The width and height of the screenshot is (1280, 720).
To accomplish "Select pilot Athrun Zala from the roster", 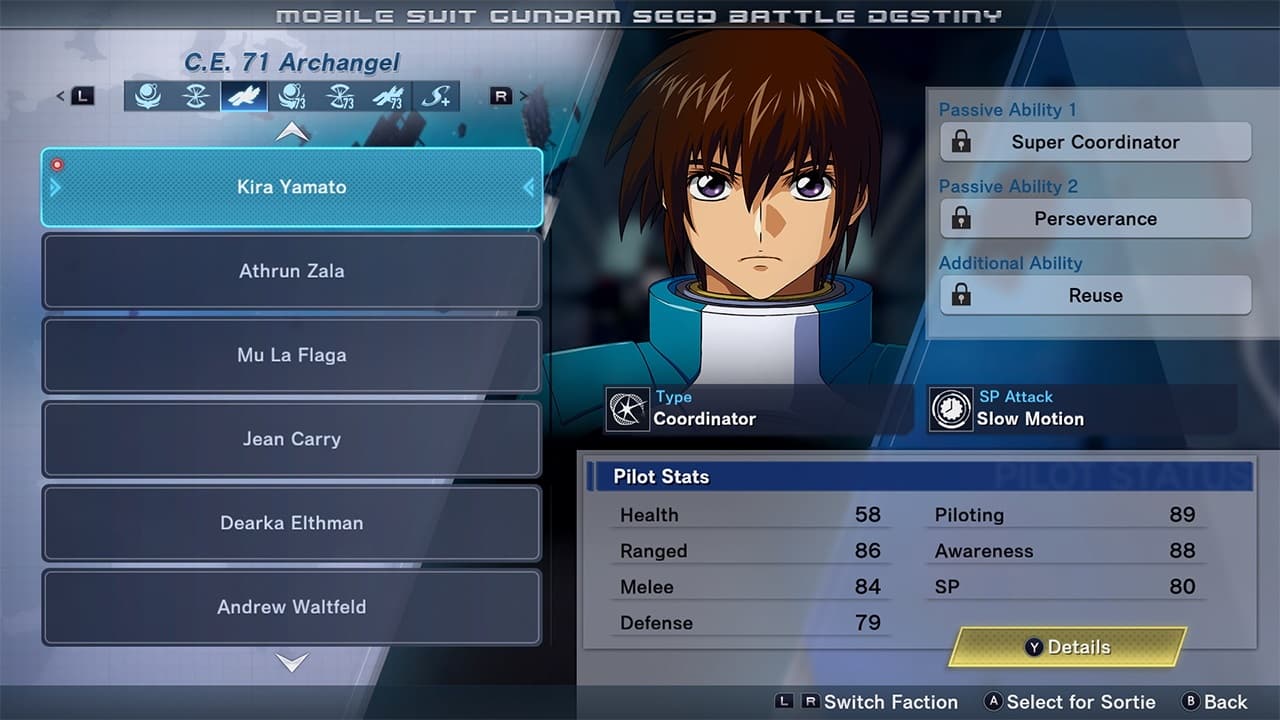I will 291,271.
